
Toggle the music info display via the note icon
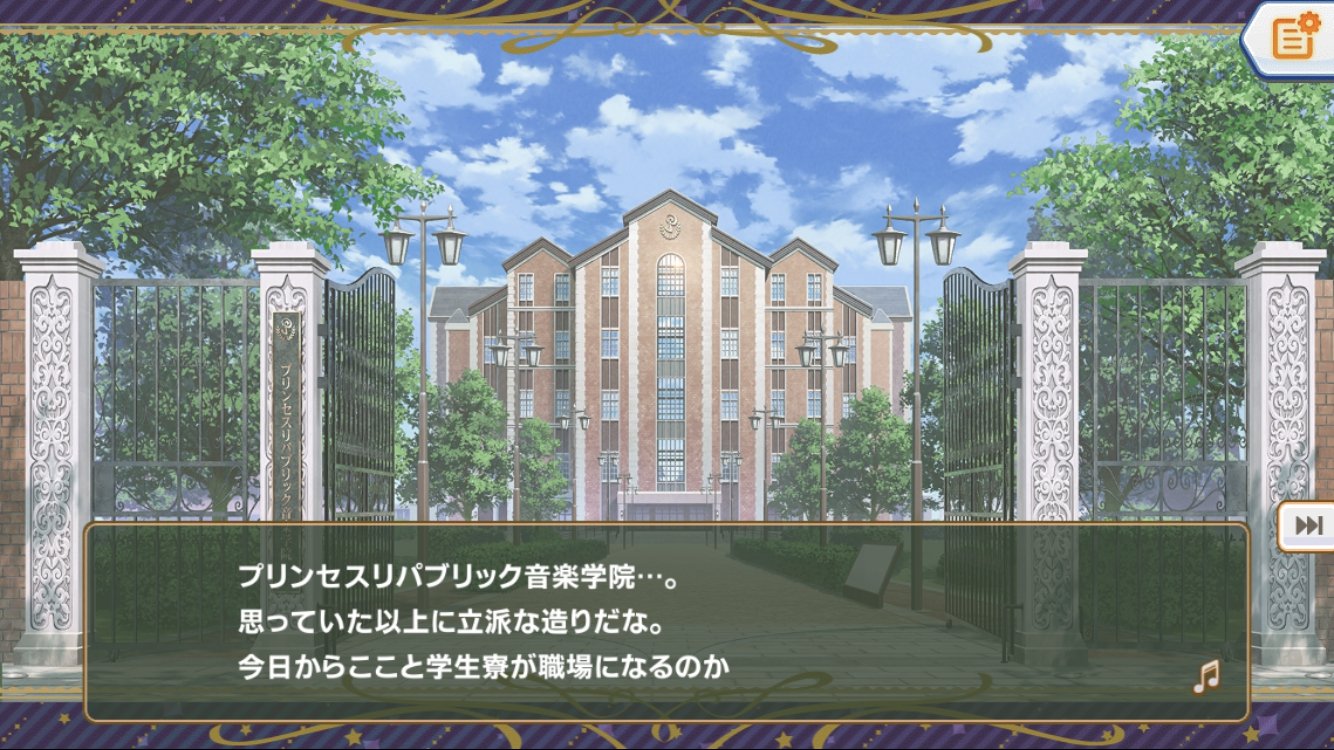(x=1205, y=678)
